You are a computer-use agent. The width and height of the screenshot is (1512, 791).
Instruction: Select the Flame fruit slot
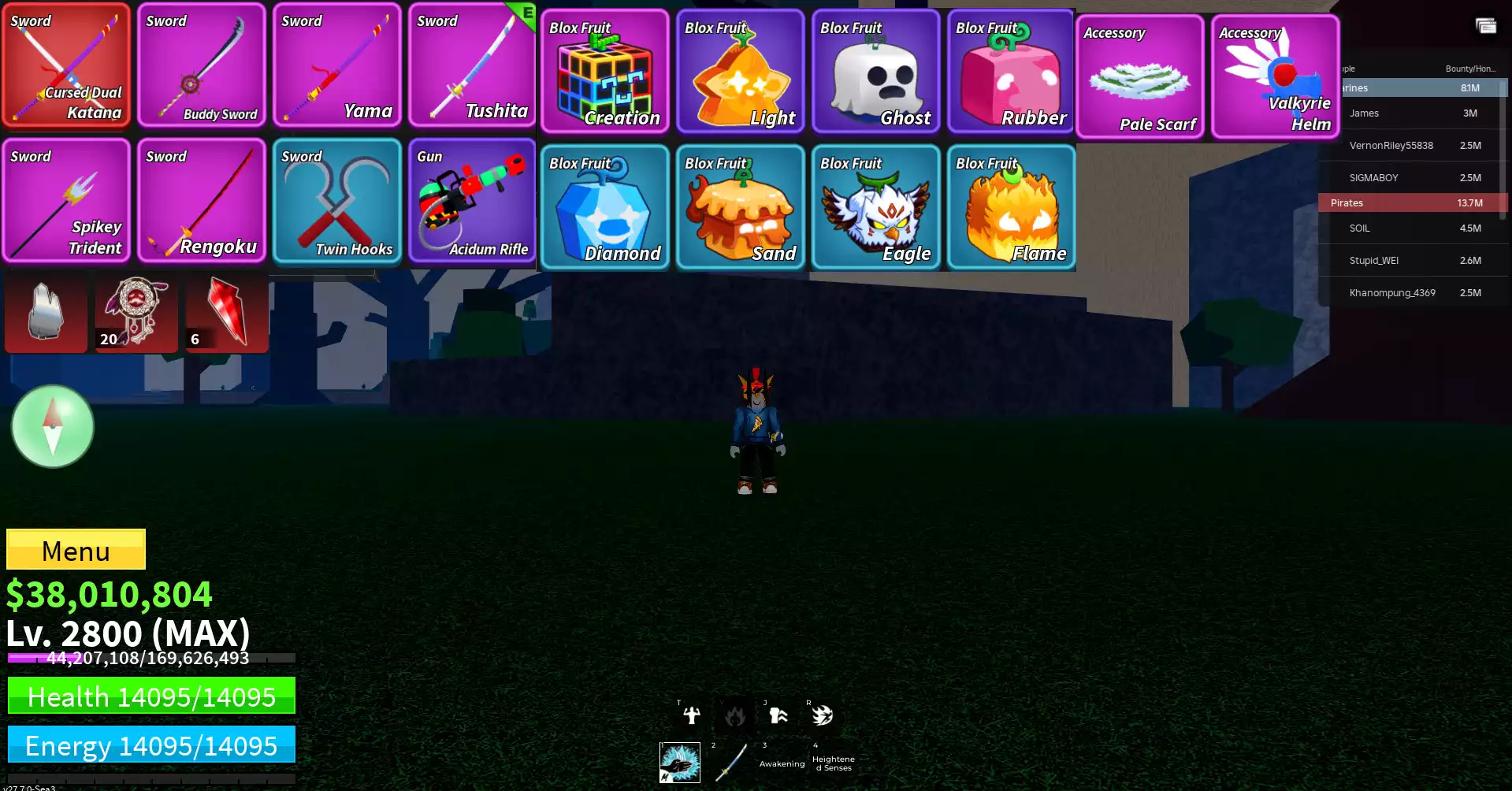(1009, 206)
